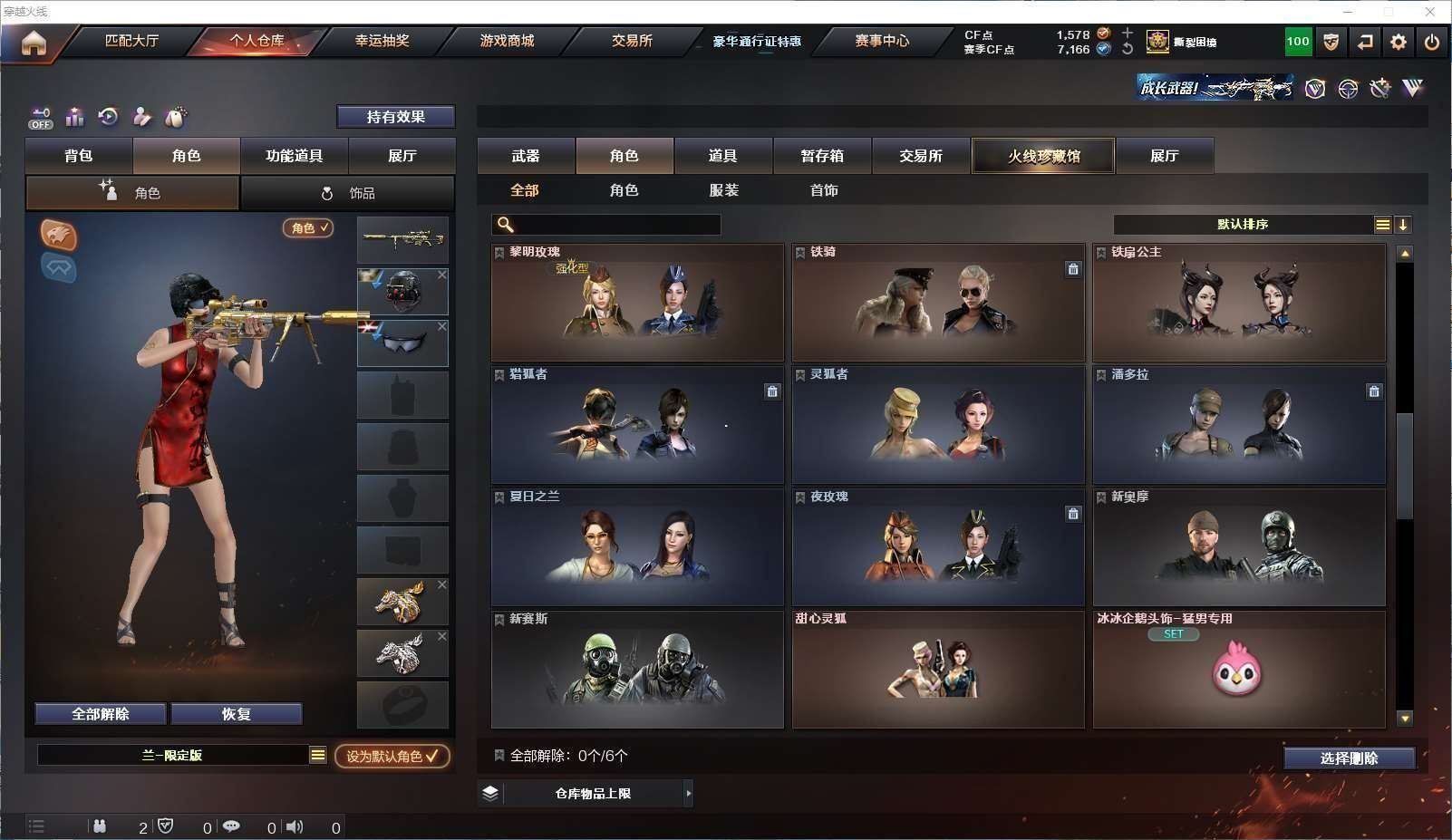Select the 黎明玫瑰 character card
This screenshot has height=840, width=1452.
point(637,303)
